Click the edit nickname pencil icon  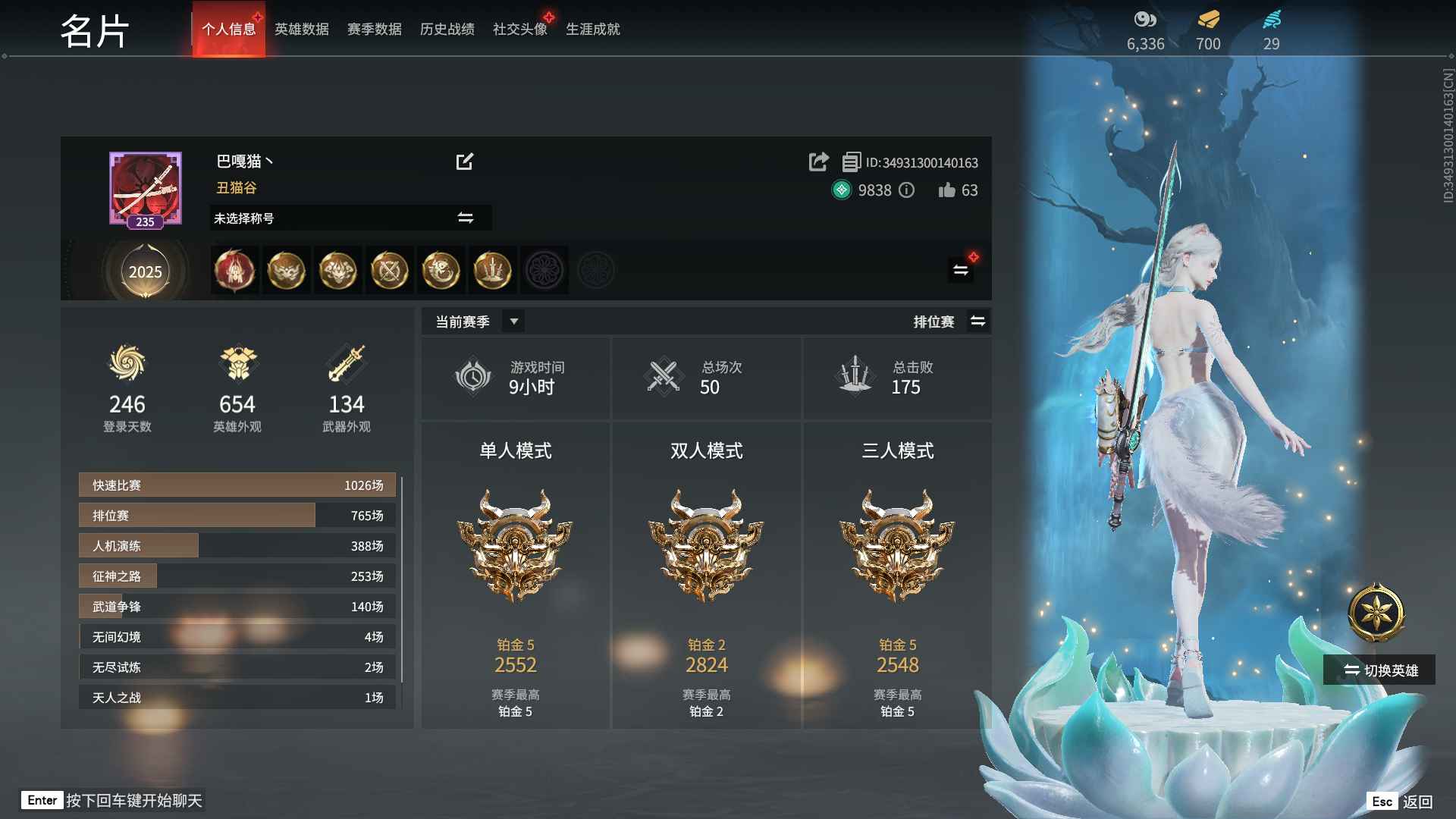(466, 162)
